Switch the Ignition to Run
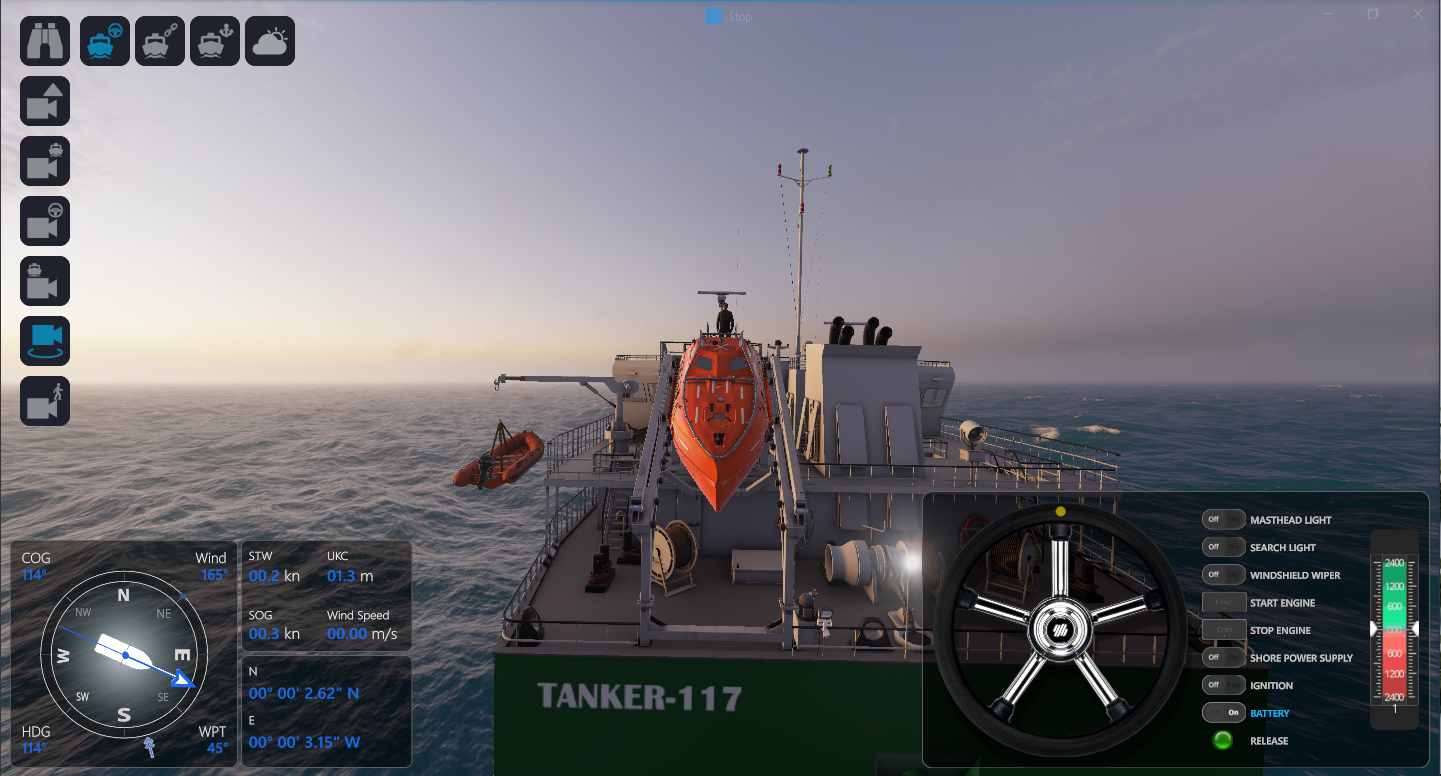Screen dimensions: 1441x776 [x=1224, y=685]
